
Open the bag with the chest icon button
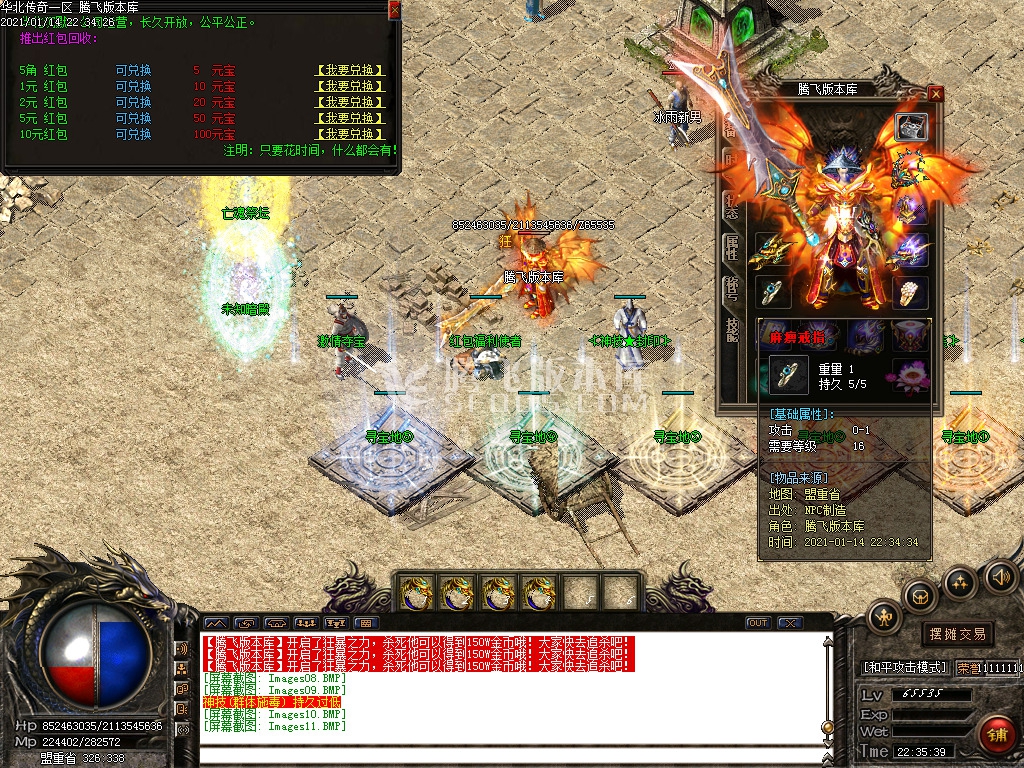(x=919, y=596)
